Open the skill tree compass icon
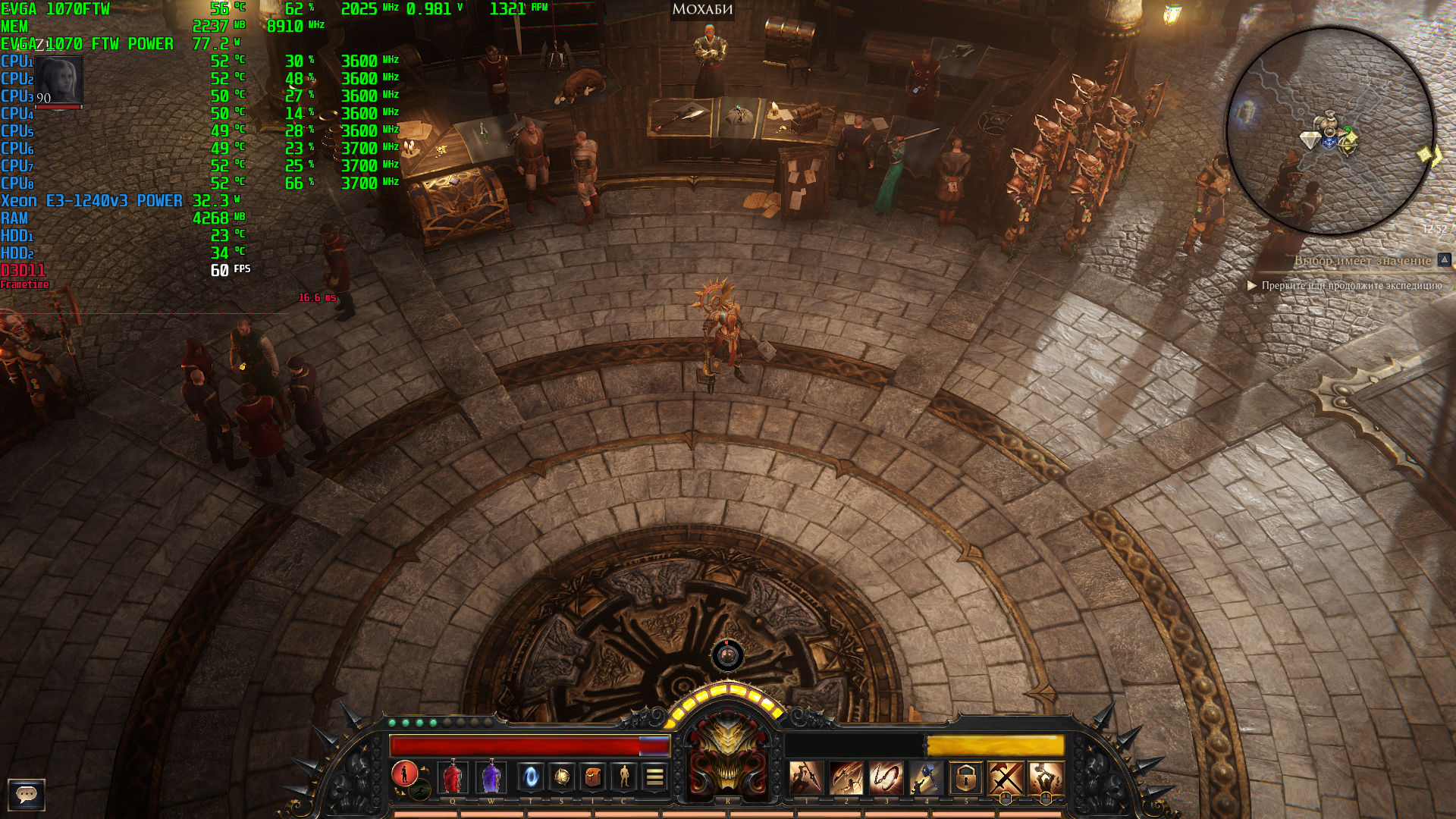 [x=562, y=777]
